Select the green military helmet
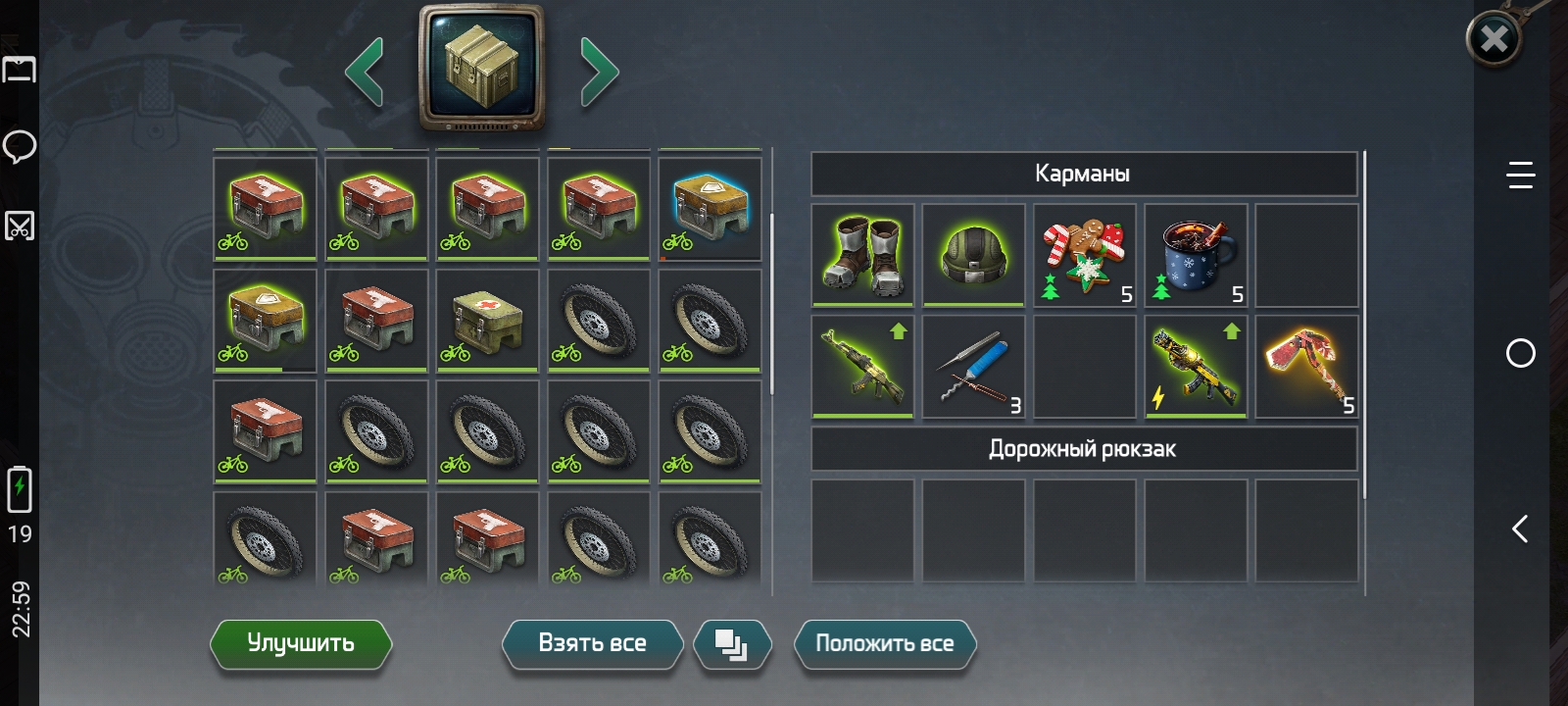1568x706 pixels. pyautogui.click(x=973, y=255)
